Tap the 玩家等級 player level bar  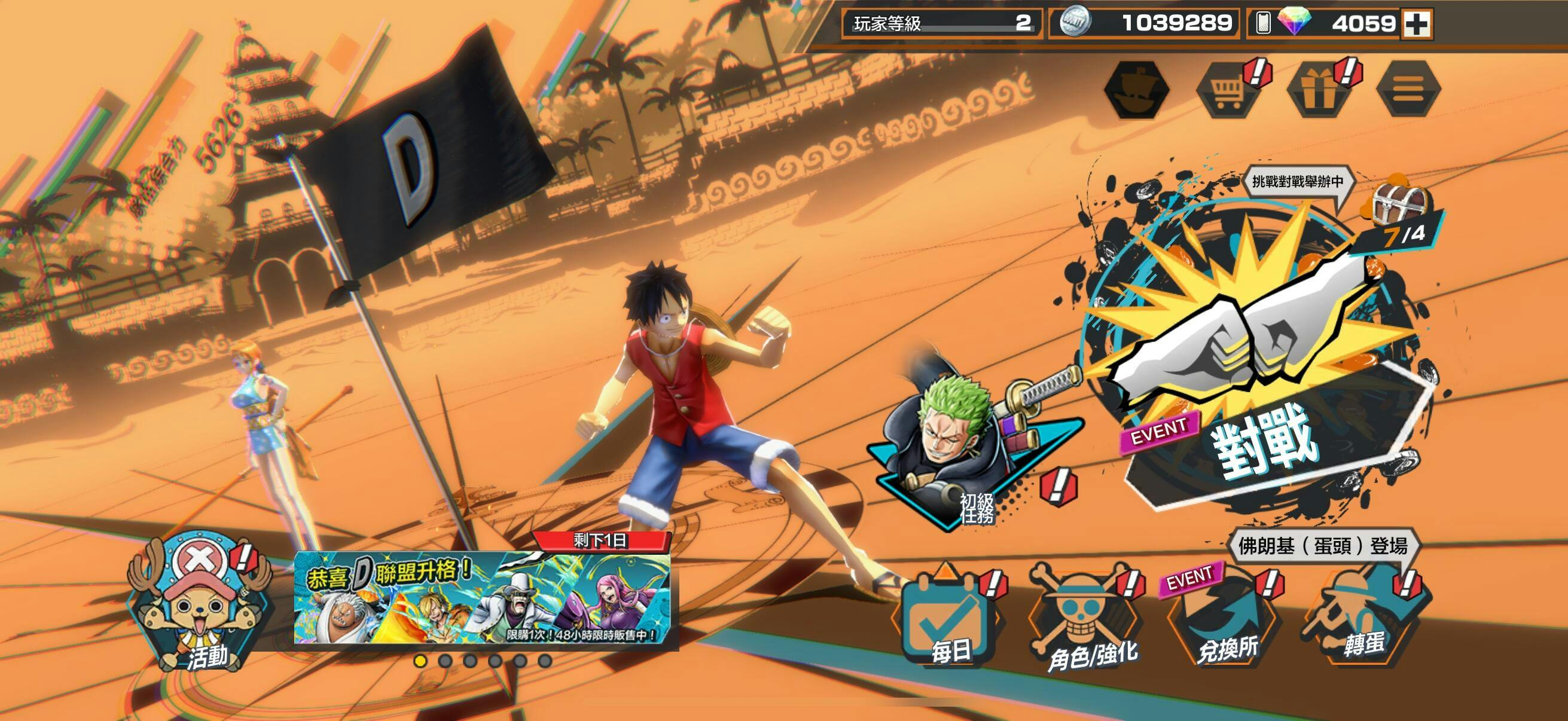[941, 24]
